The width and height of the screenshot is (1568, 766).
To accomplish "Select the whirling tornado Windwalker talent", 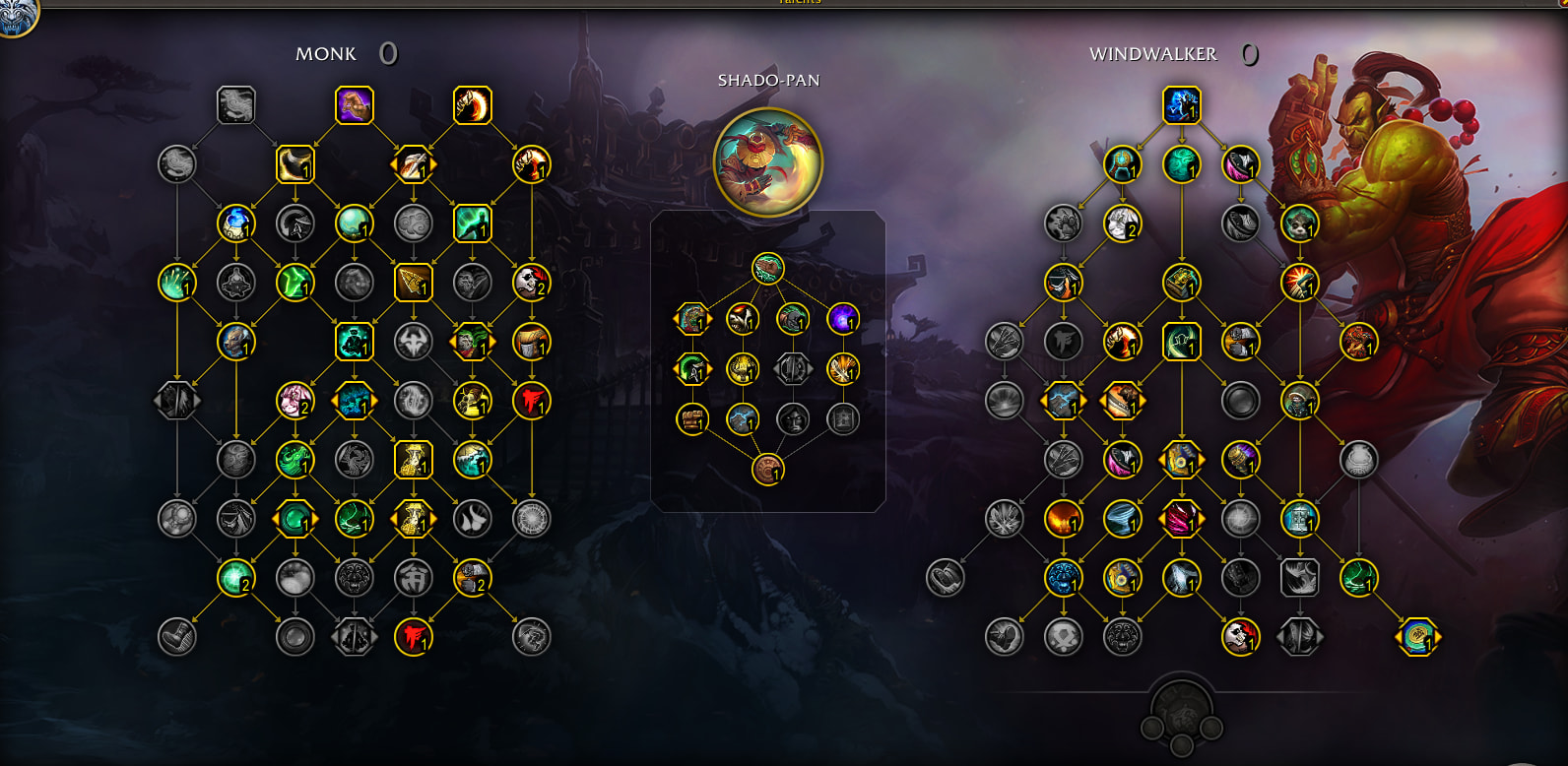I will coord(1122,519).
